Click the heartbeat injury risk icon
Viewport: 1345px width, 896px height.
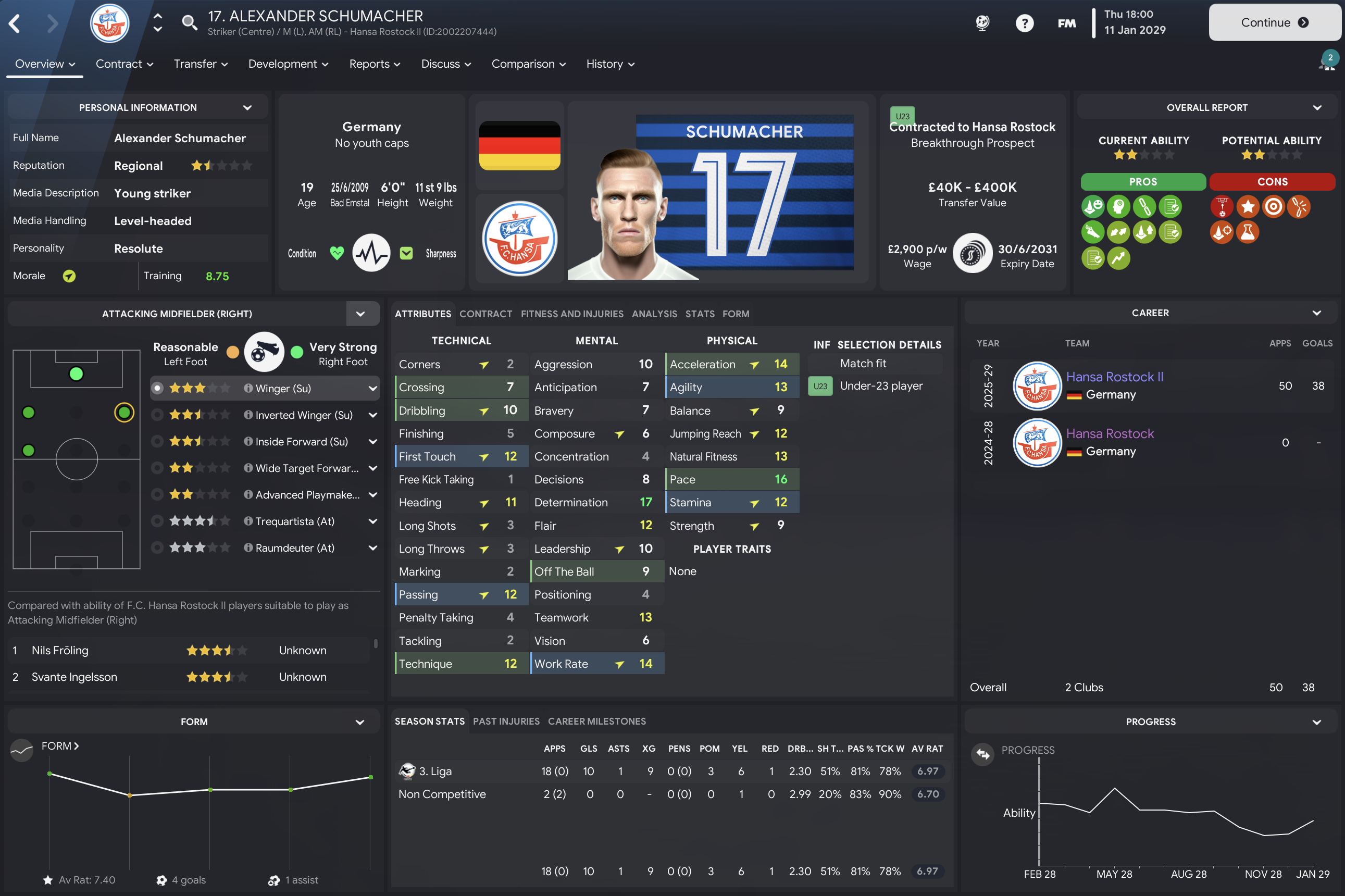(371, 253)
